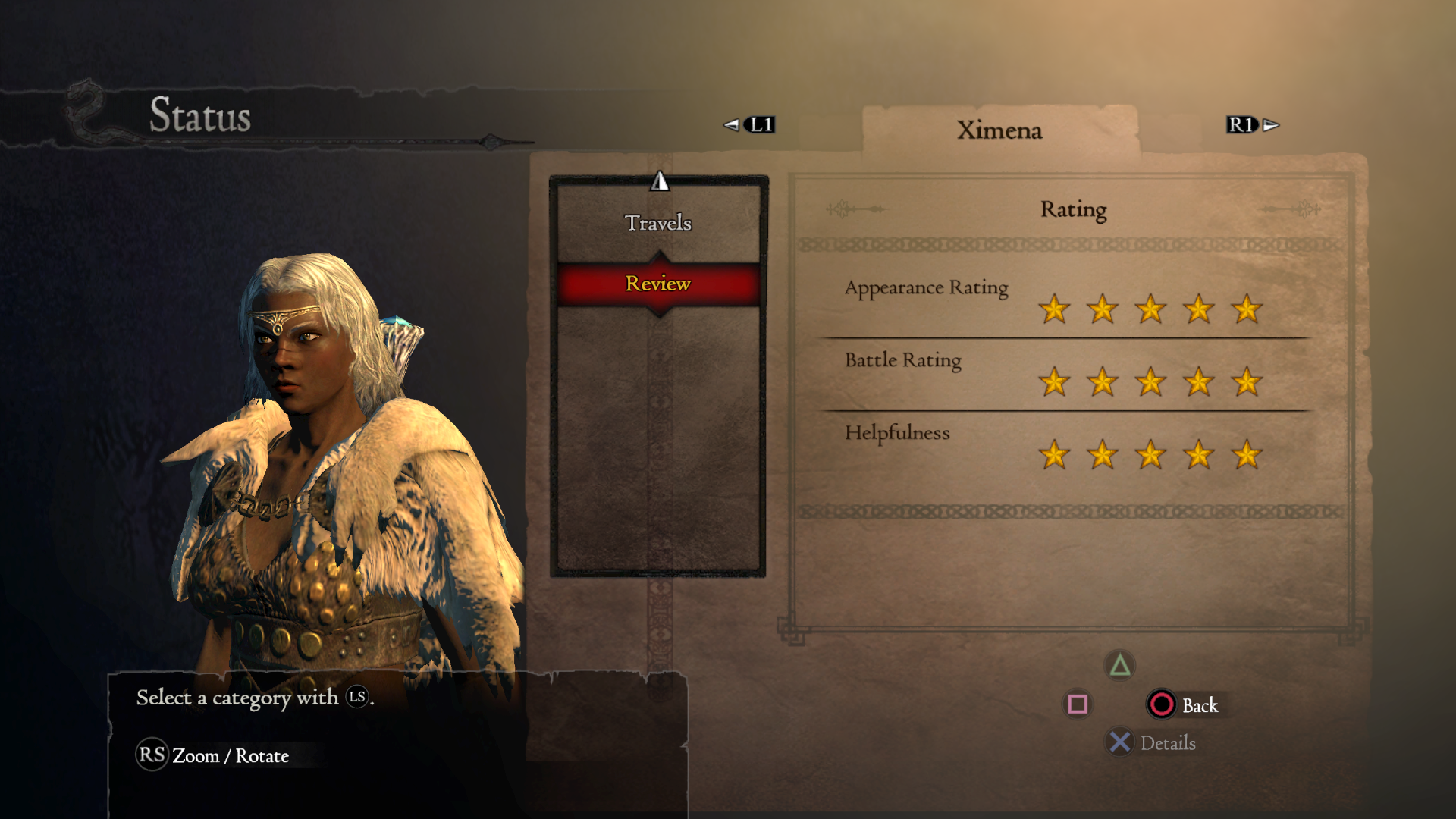Screen dimensions: 1456x819
Task: Select the Travels category
Action: tap(658, 223)
